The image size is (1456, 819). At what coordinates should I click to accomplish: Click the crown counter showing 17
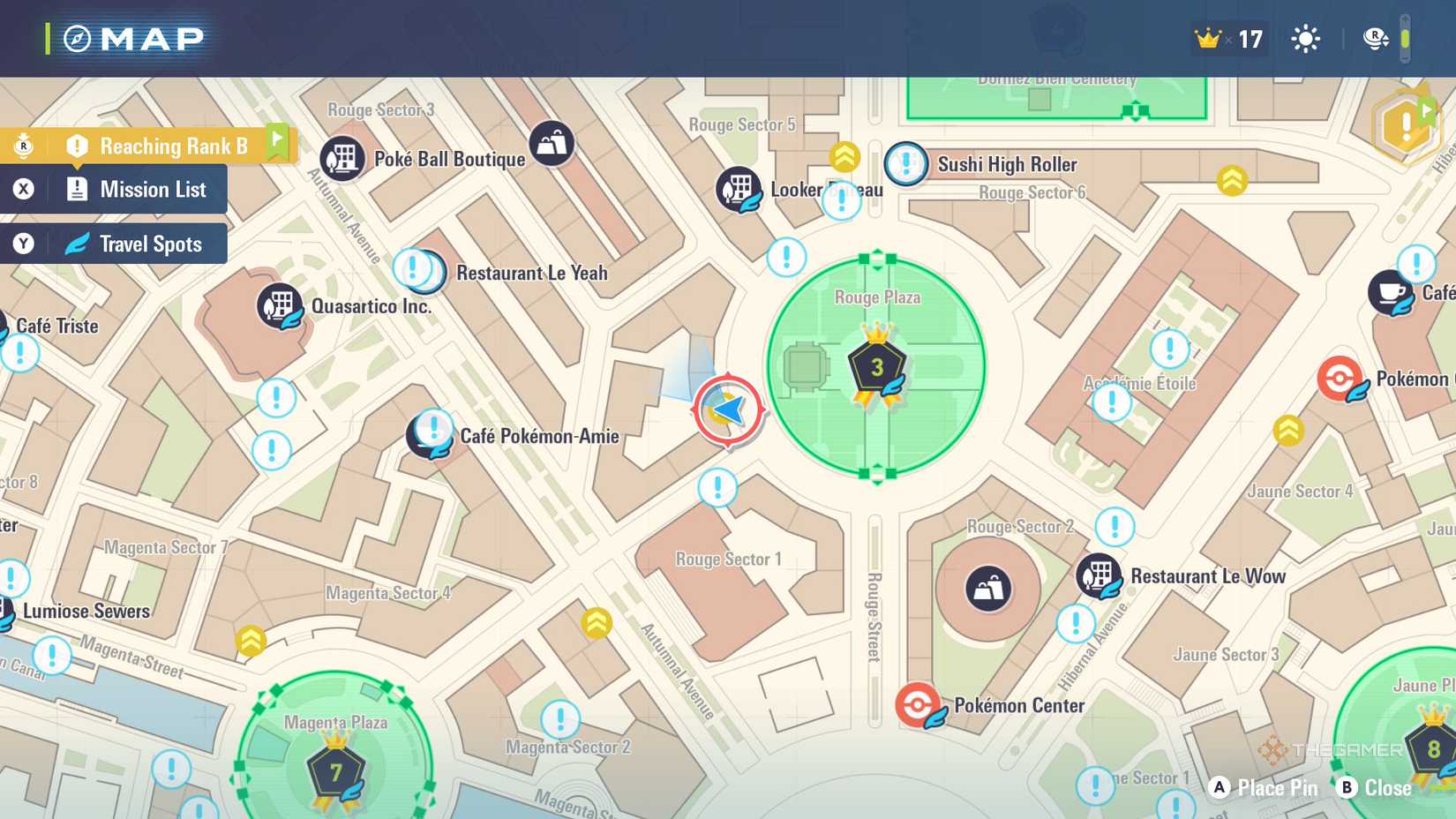1227,39
